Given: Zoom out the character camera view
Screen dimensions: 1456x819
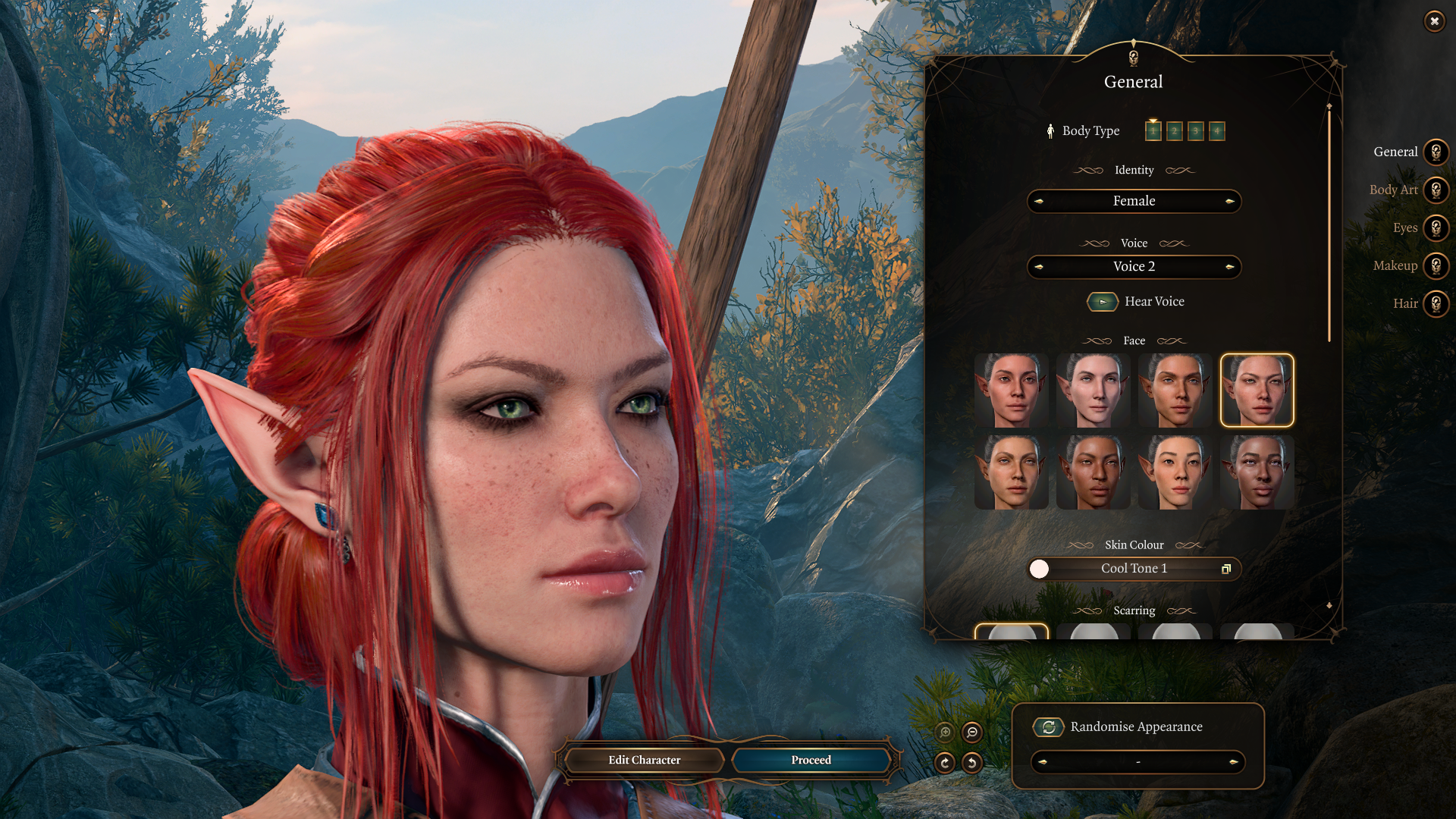Looking at the screenshot, I should click(x=971, y=733).
